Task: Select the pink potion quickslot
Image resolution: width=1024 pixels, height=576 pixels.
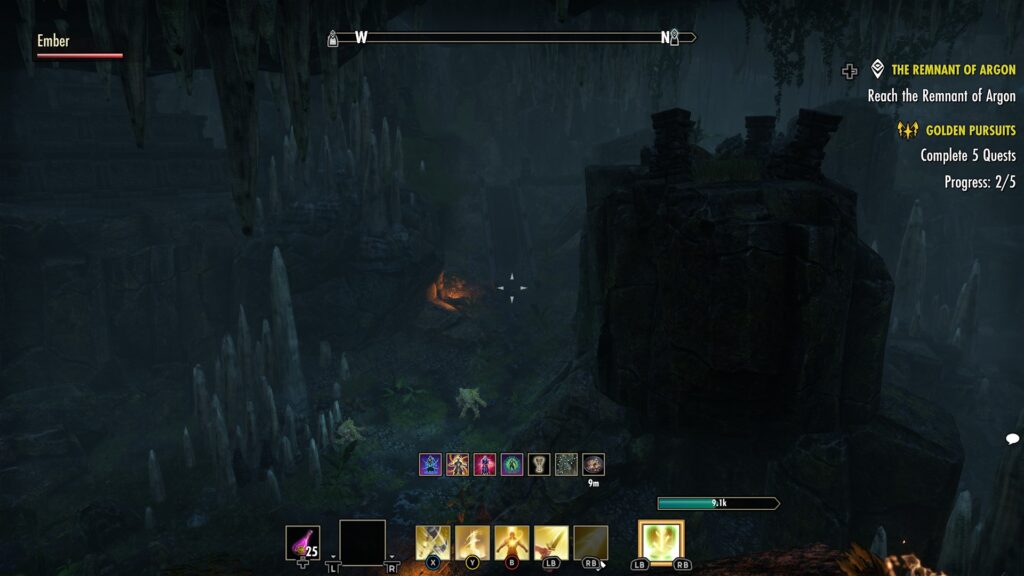Action: (303, 543)
